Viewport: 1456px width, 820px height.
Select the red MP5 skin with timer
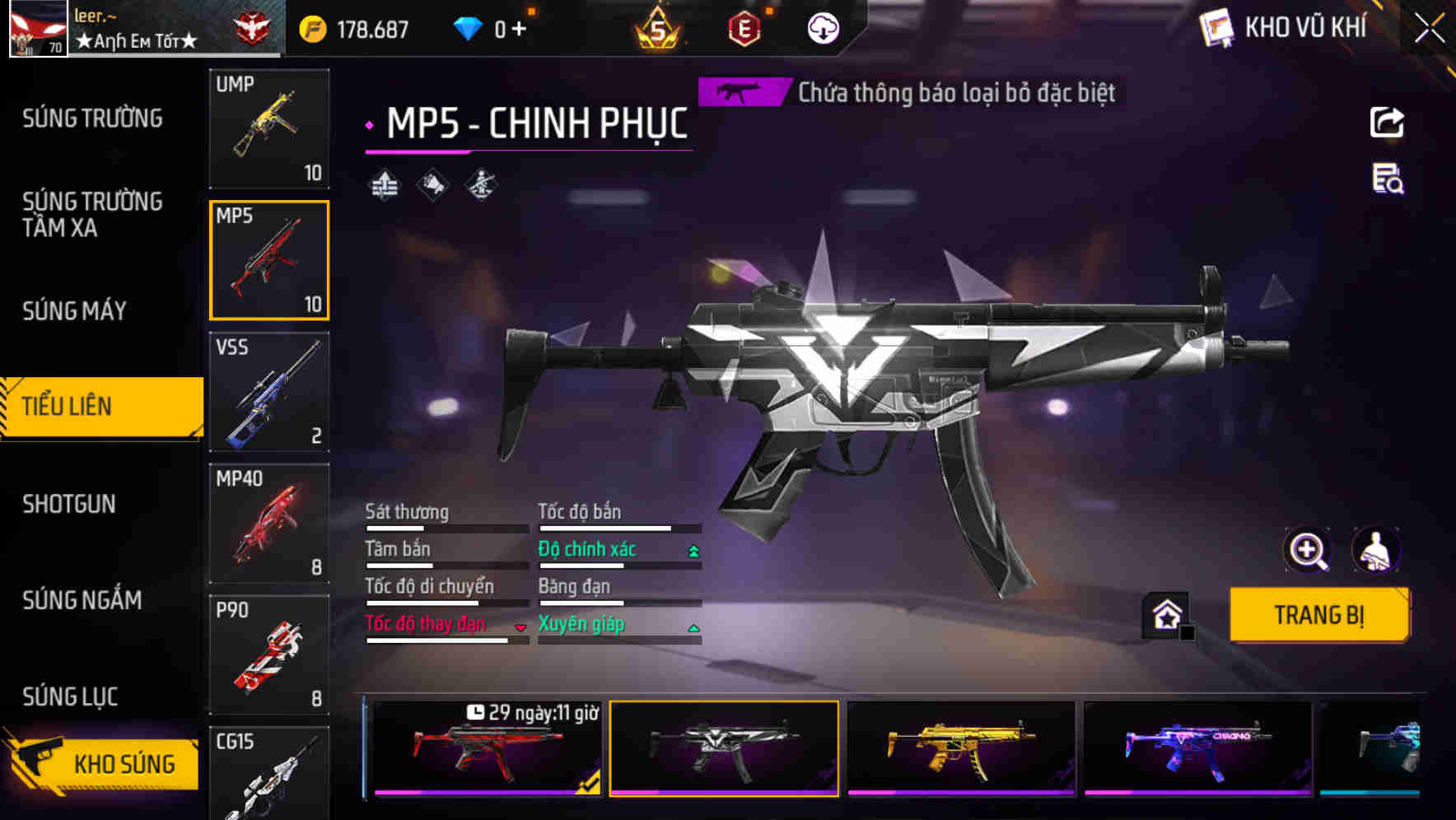[487, 748]
